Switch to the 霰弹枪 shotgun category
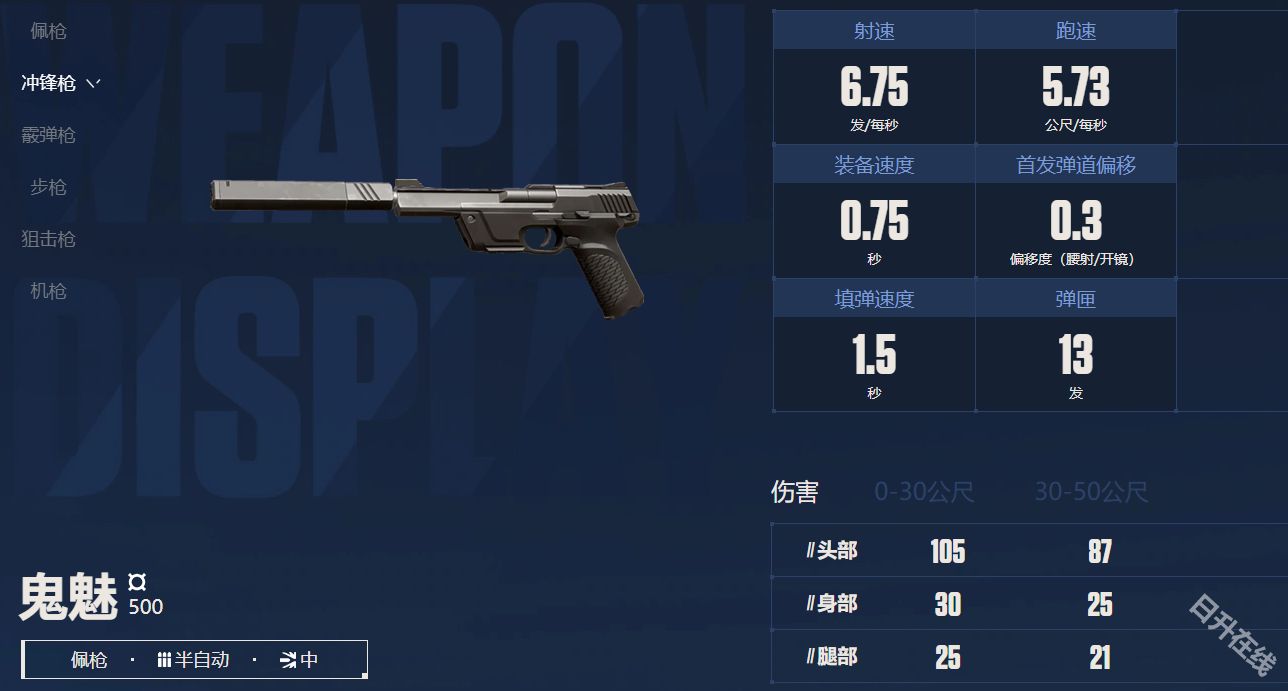The image size is (1288, 691). coord(48,135)
